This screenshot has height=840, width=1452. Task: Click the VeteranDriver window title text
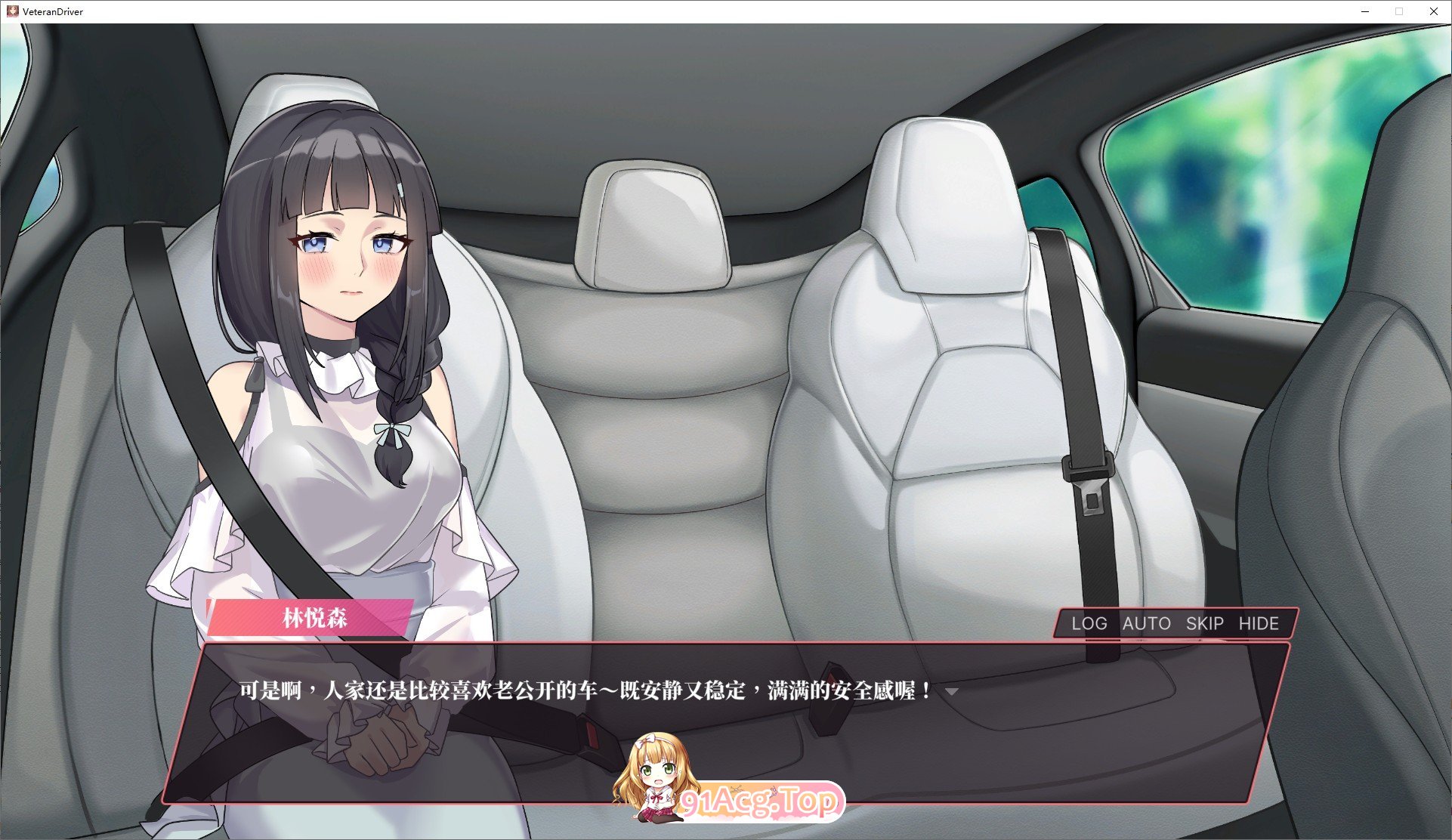pos(52,11)
